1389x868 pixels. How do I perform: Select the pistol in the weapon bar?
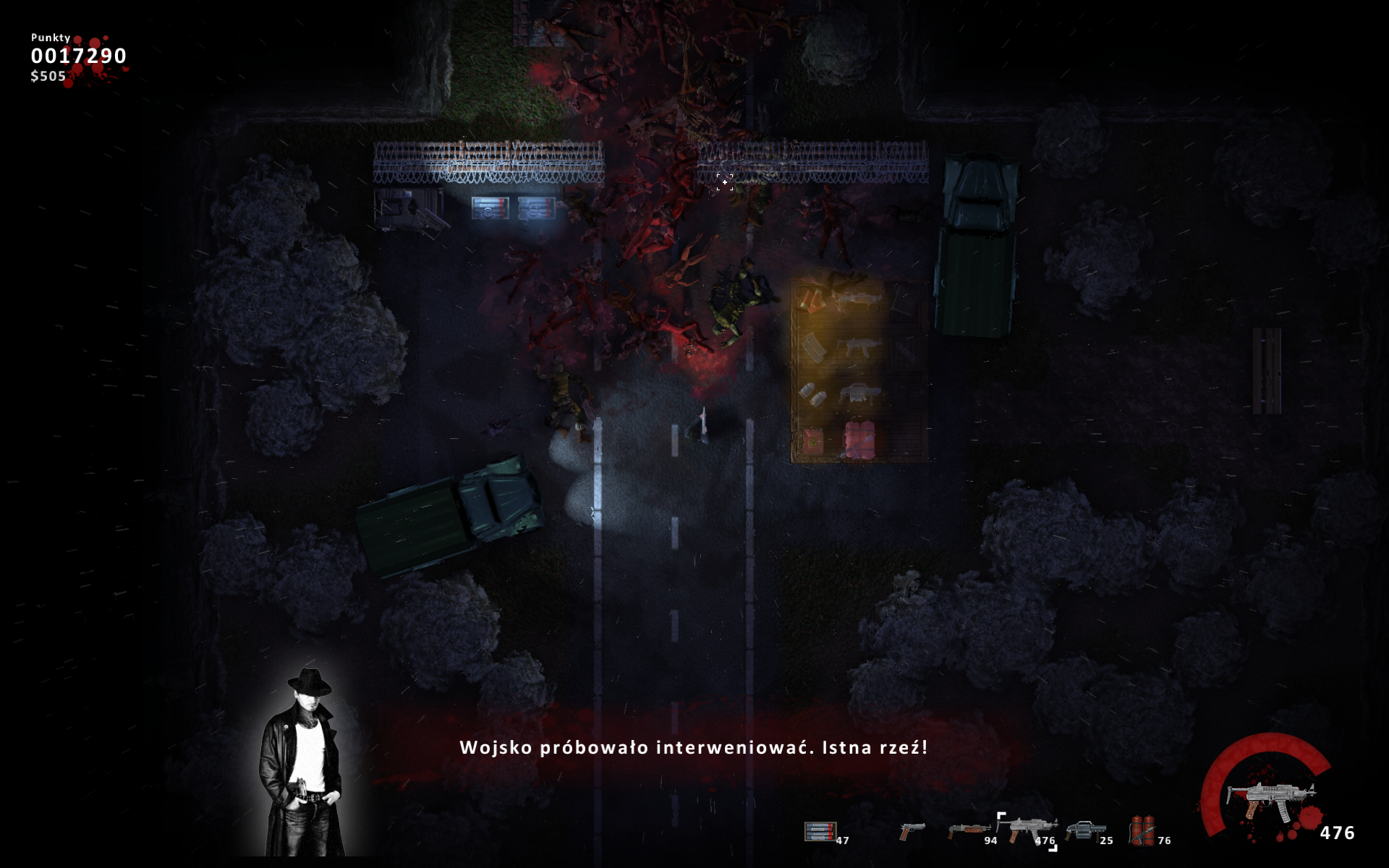[912, 831]
